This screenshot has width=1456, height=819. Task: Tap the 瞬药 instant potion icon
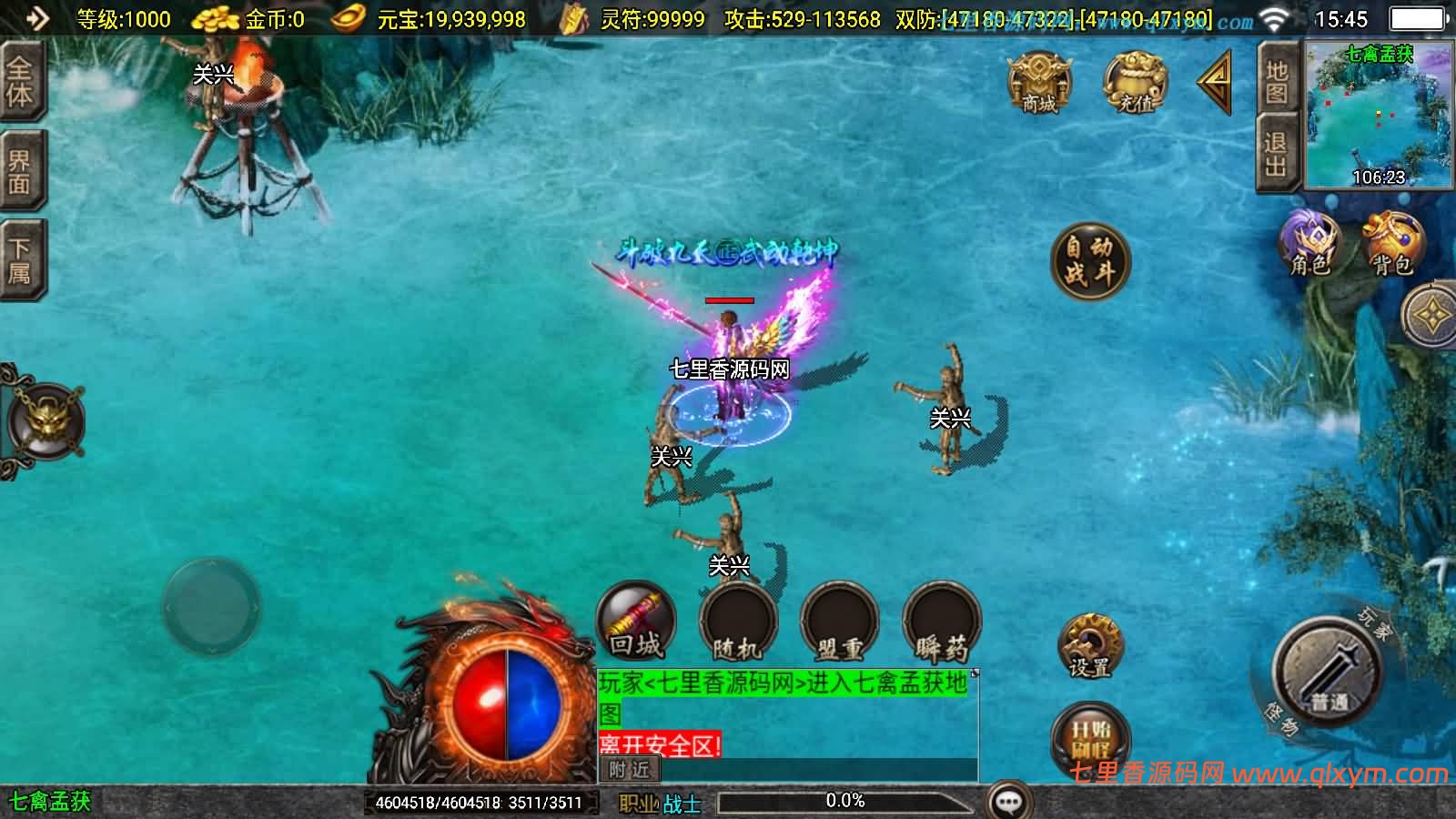point(941,621)
